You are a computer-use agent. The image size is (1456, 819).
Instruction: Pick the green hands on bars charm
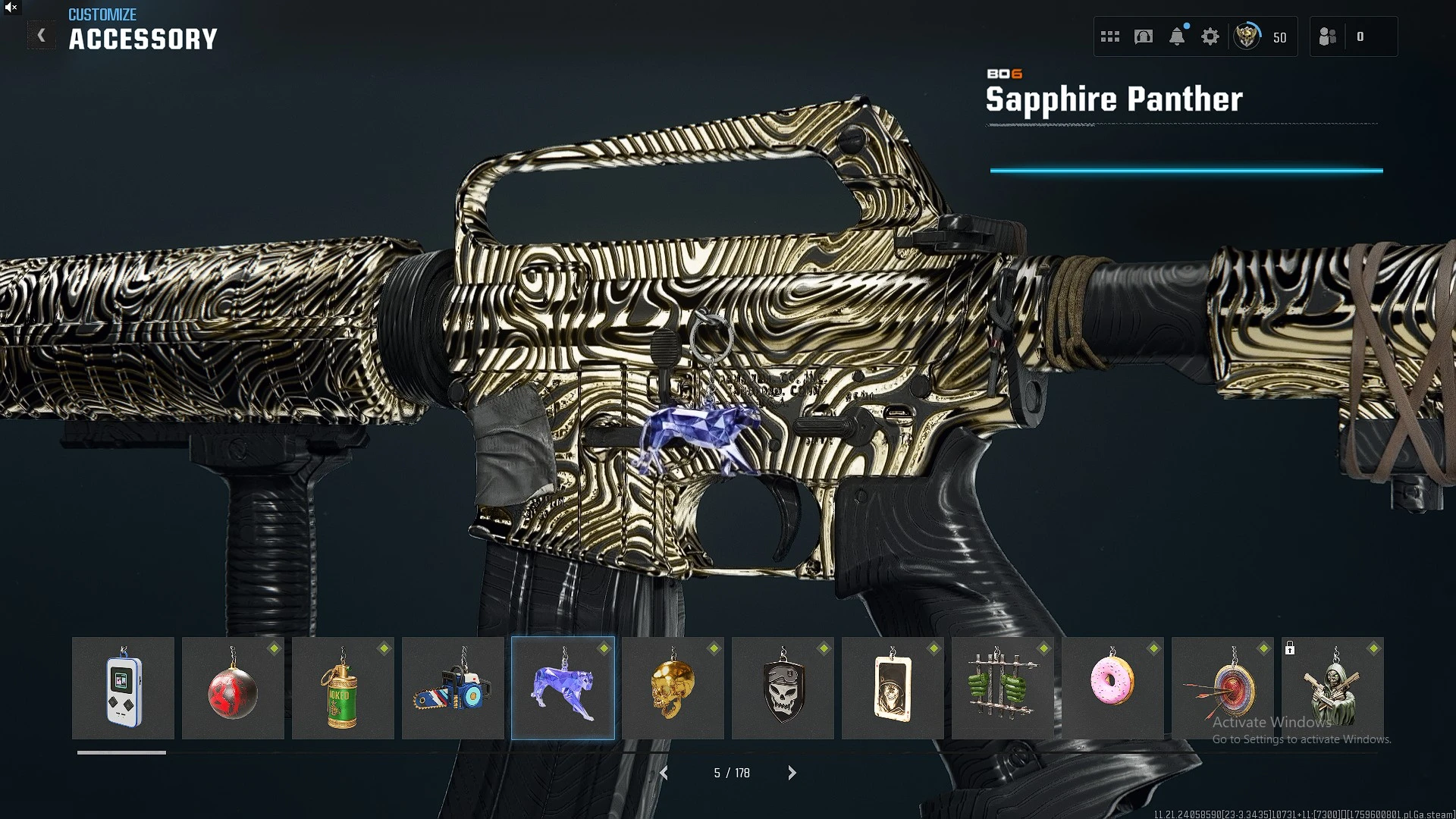tap(1003, 688)
